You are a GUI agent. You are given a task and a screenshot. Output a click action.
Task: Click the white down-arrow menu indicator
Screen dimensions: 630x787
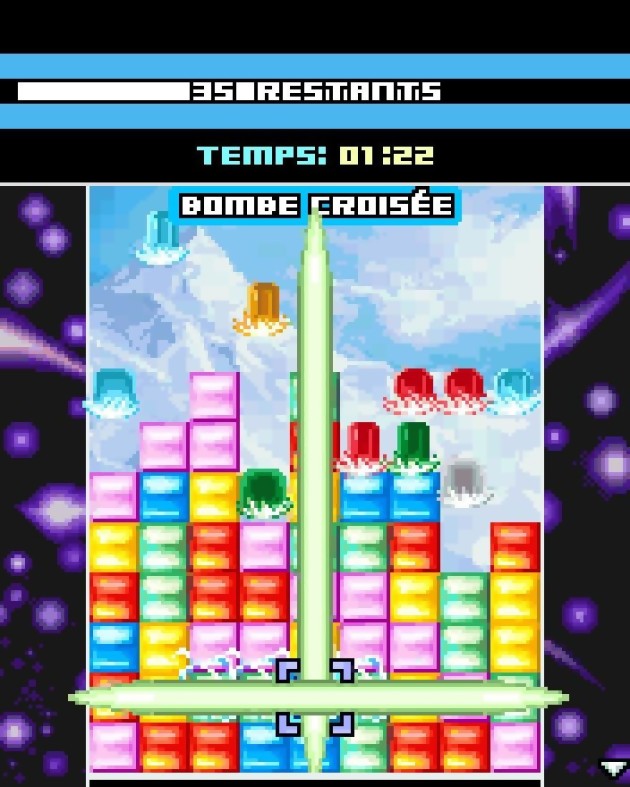click(x=612, y=768)
